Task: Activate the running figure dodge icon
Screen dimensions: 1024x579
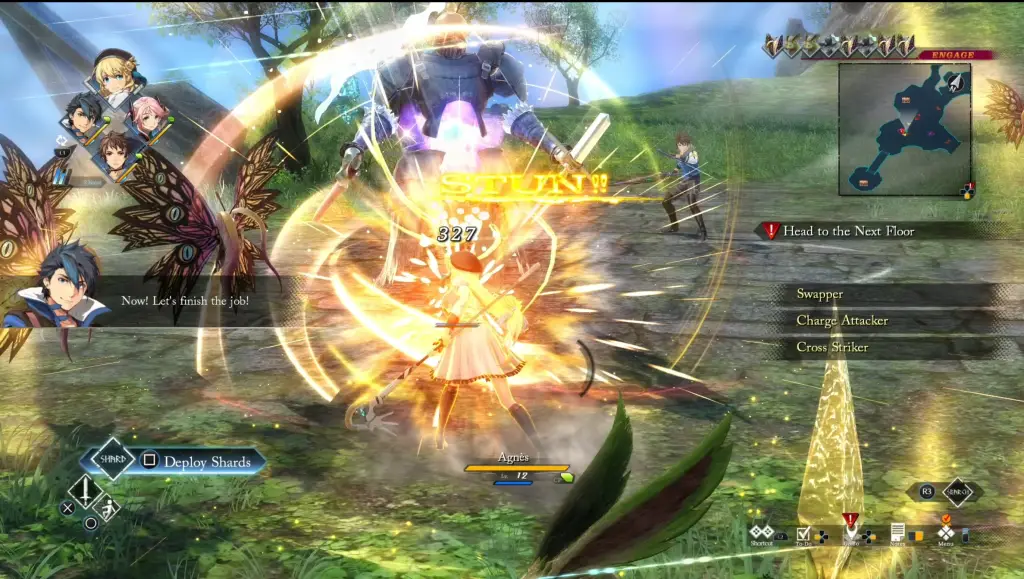Action: 108,508
